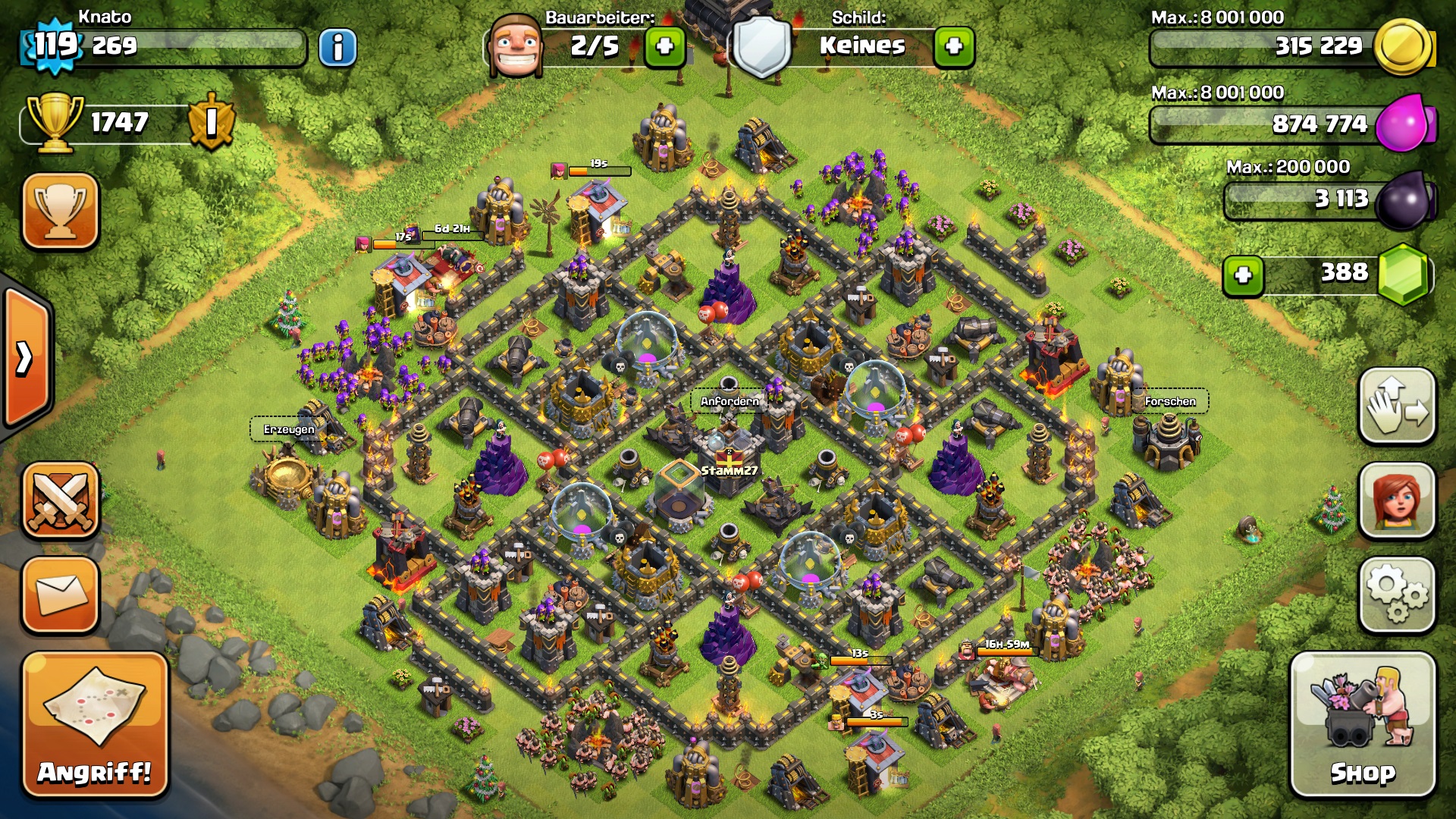Show player info with the blue i button
Viewport: 1456px width, 819px height.
(x=337, y=48)
